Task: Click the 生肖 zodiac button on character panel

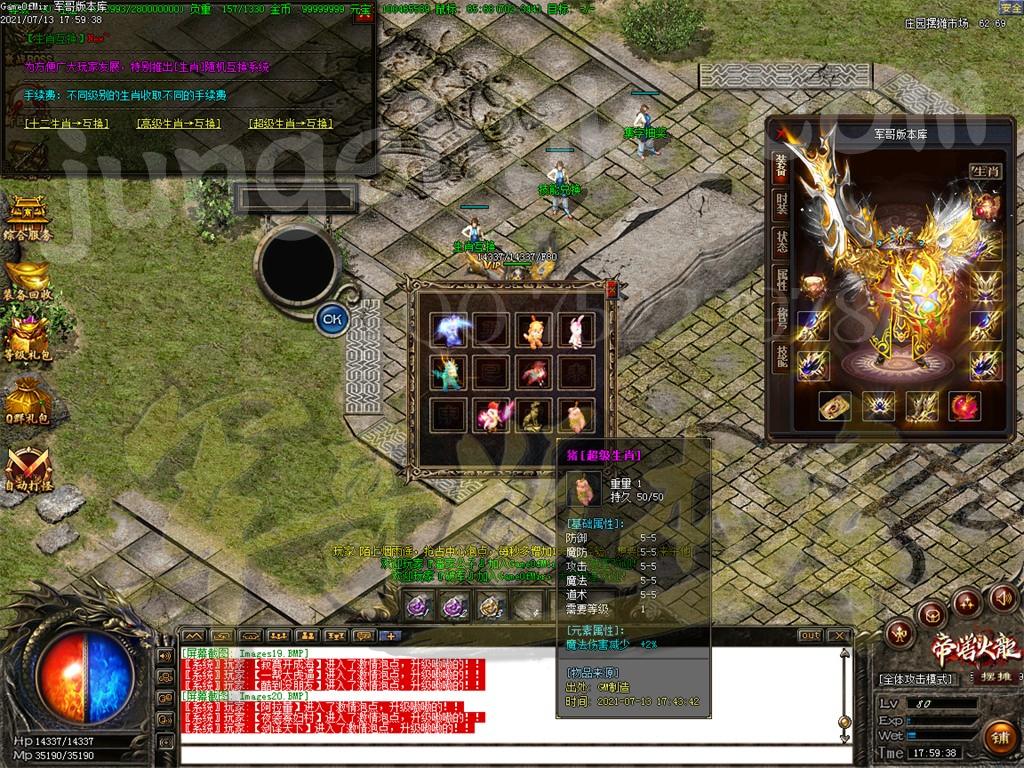Action: click(984, 172)
